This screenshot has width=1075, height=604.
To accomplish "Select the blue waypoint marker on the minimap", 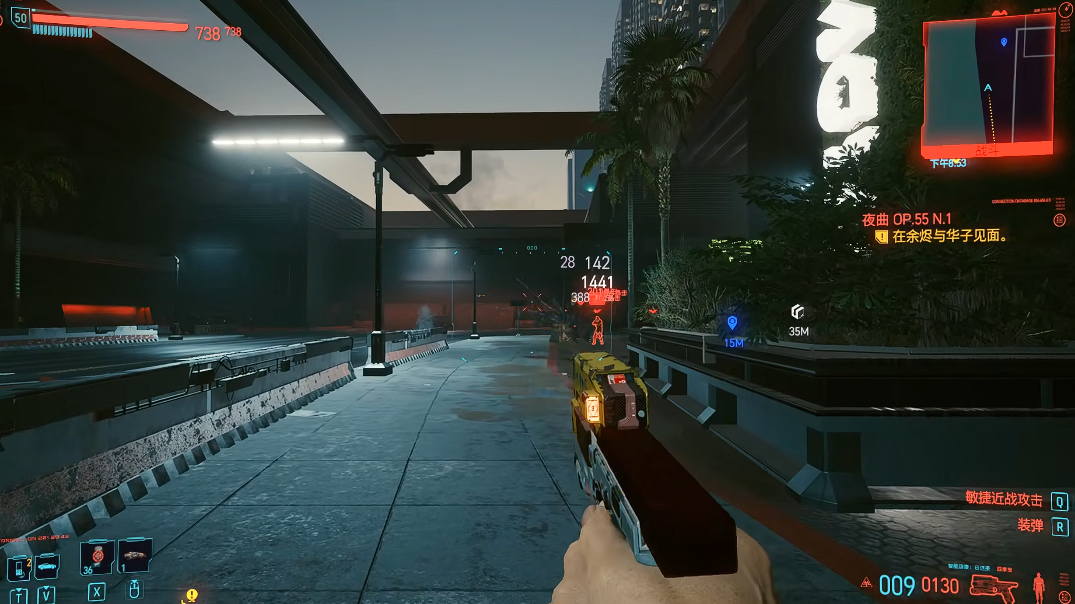I will [1004, 42].
